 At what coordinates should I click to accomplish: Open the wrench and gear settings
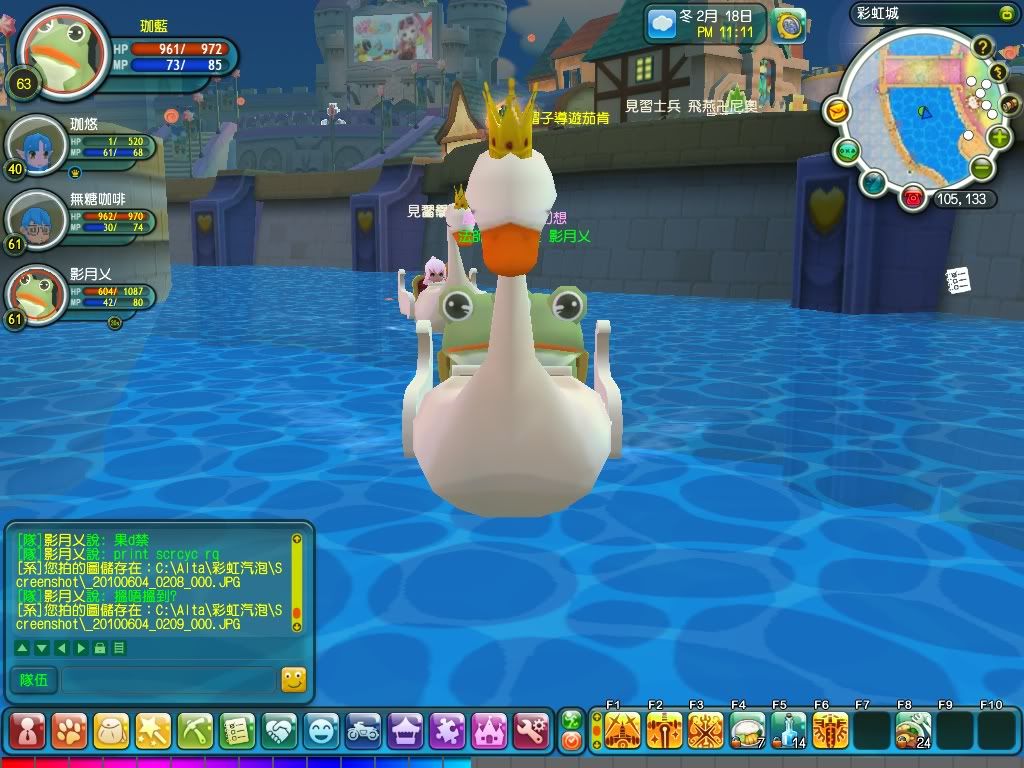(531, 731)
